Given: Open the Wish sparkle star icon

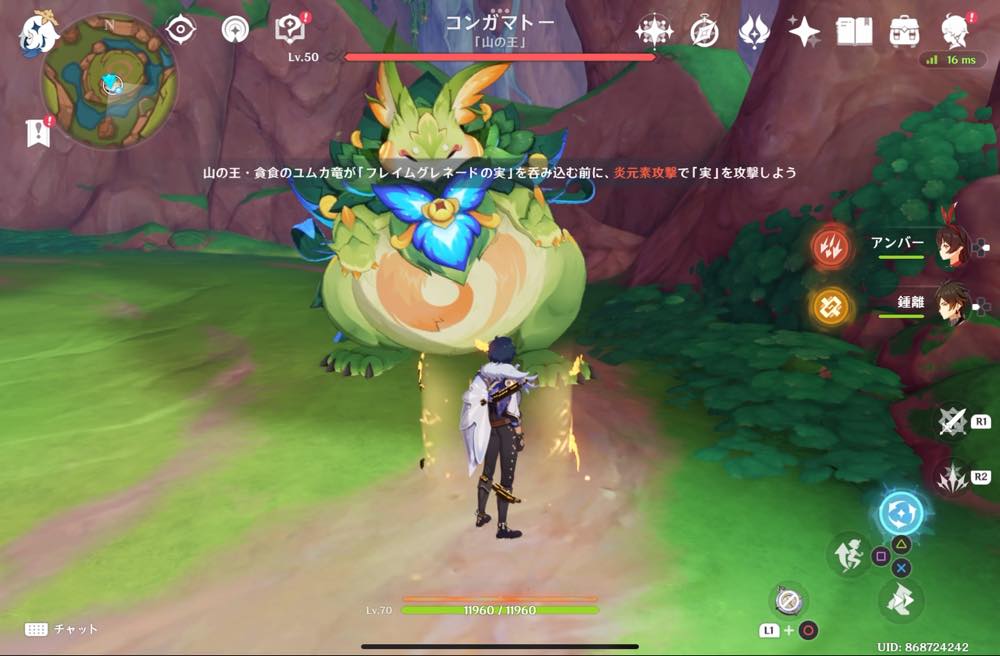Looking at the screenshot, I should click(x=654, y=31).
